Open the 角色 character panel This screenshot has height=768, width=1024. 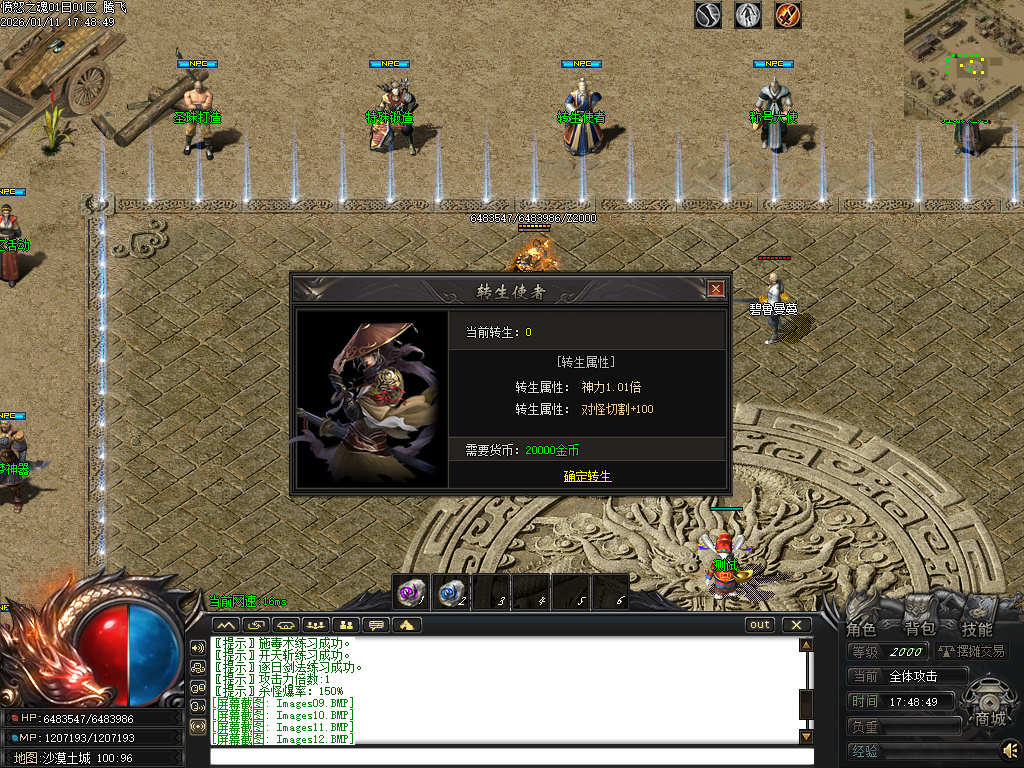point(861,629)
